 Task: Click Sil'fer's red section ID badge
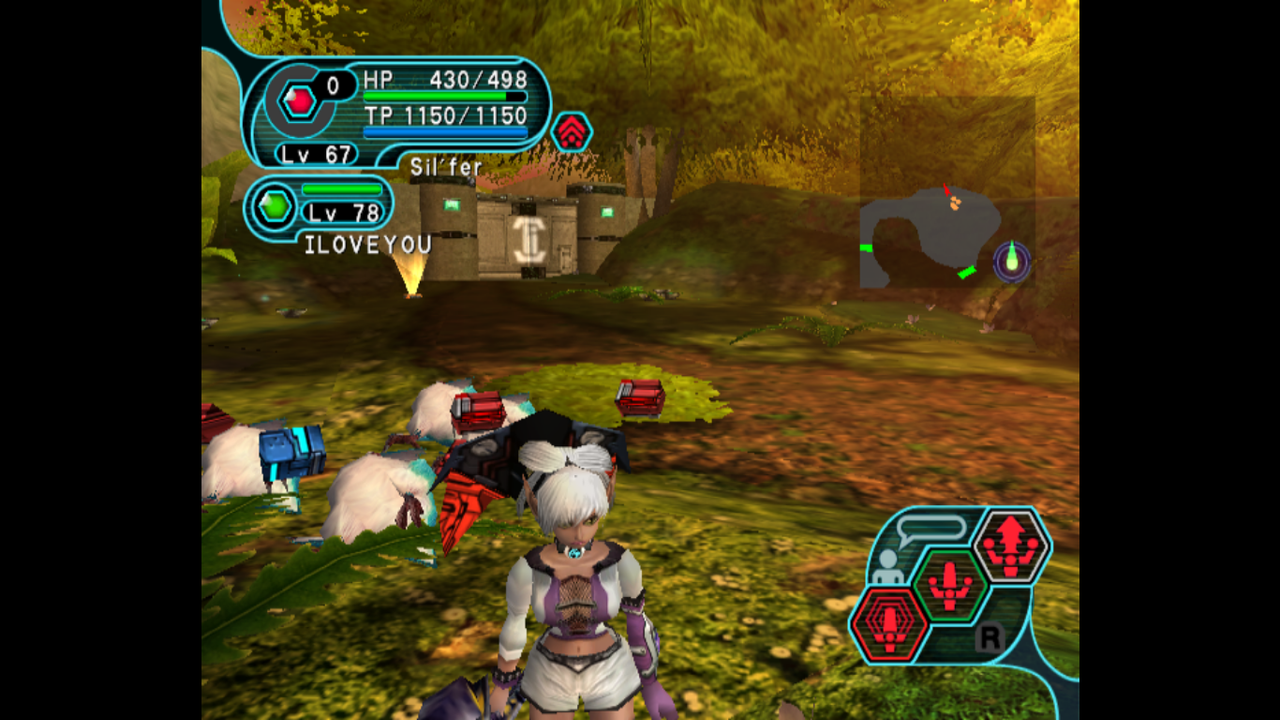[x=299, y=100]
